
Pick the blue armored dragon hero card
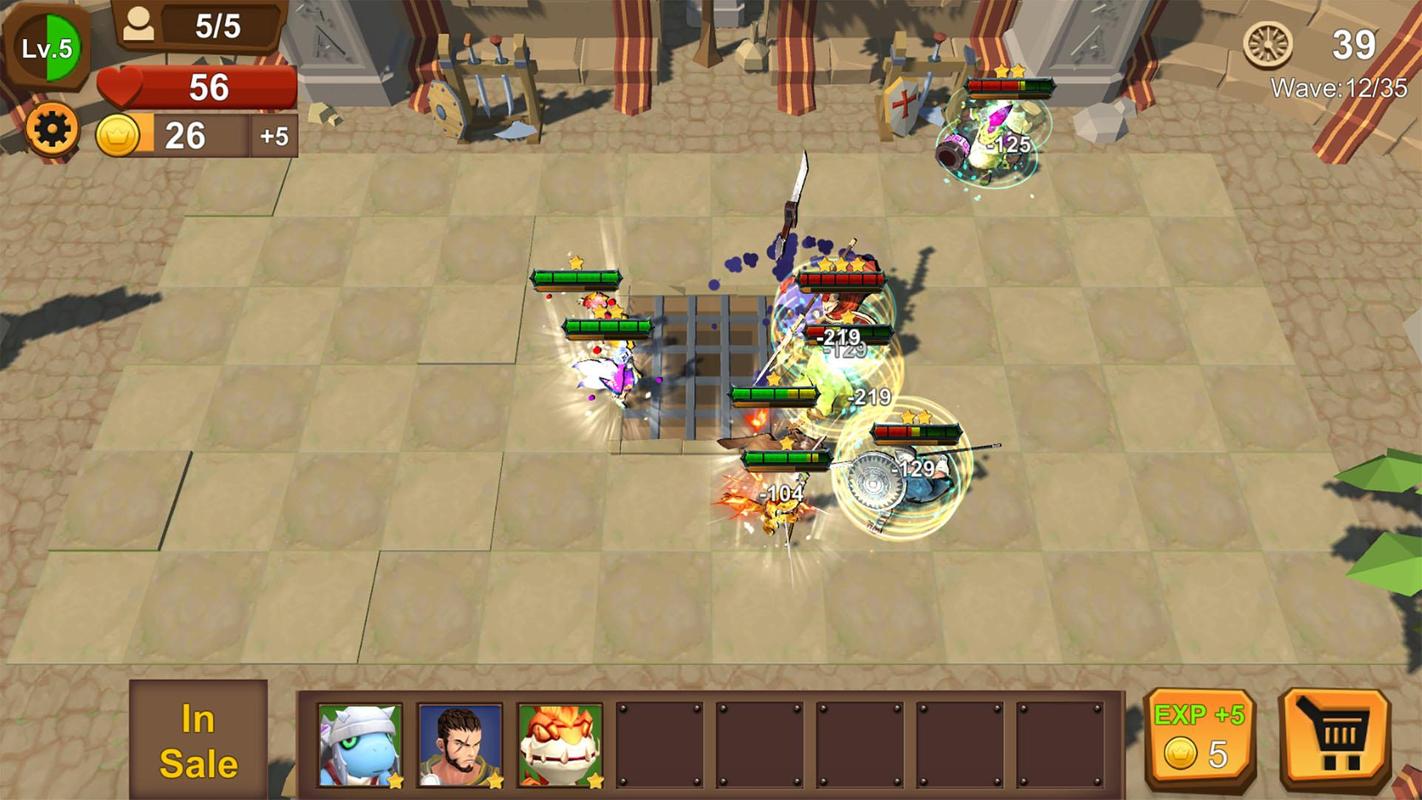pyautogui.click(x=360, y=745)
